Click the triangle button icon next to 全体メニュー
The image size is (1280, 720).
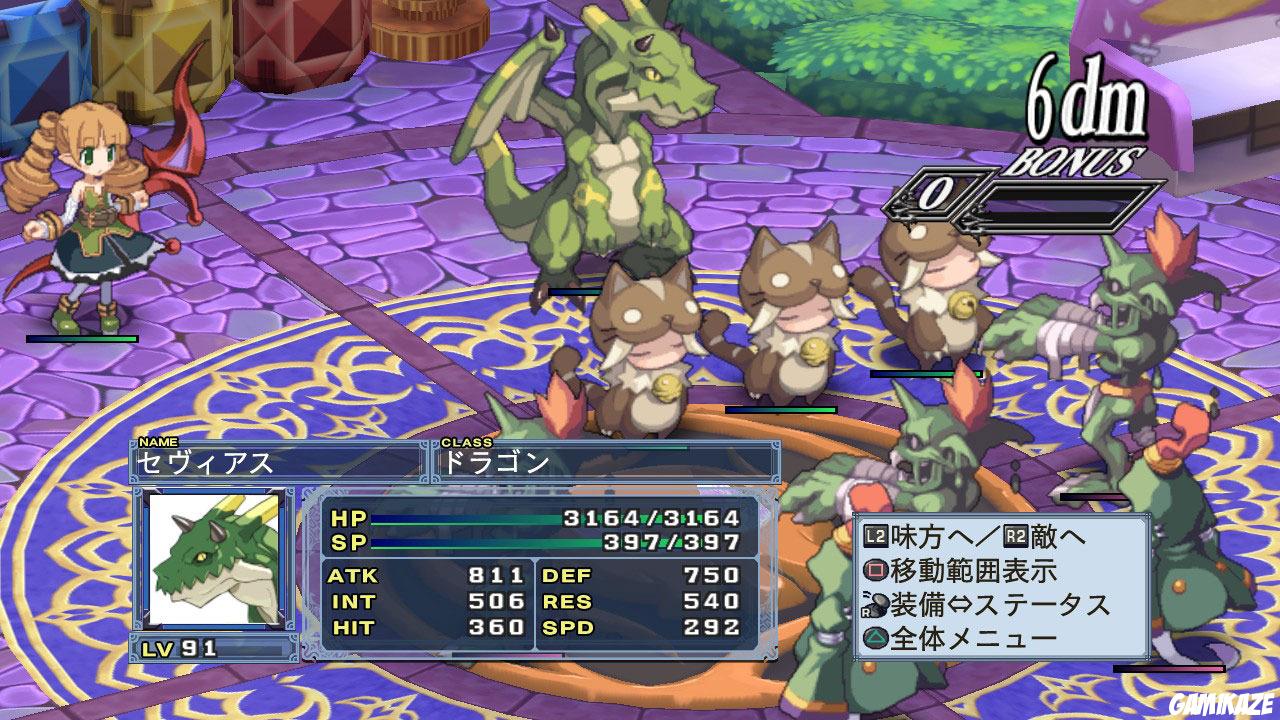point(877,637)
